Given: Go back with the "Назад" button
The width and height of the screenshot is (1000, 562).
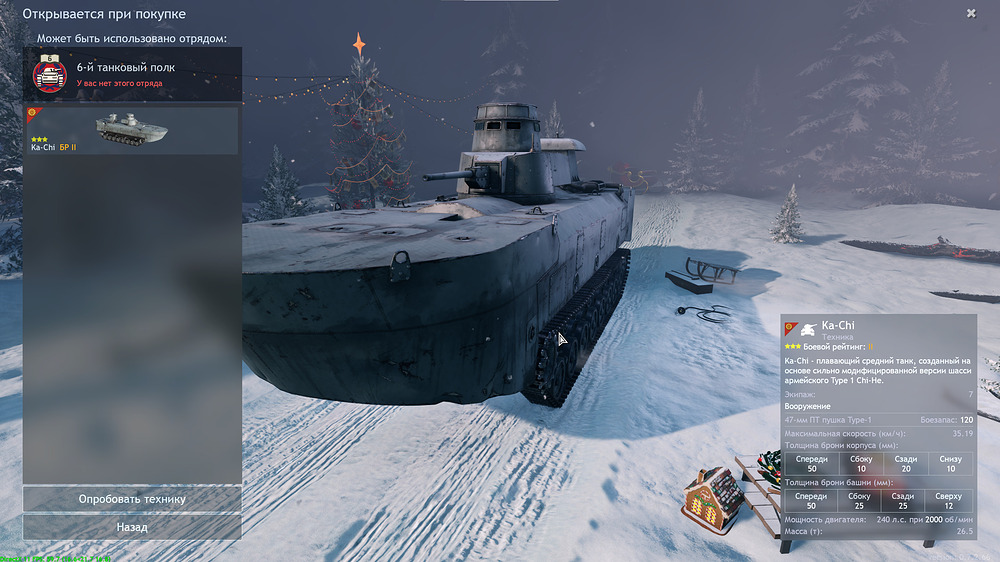Looking at the screenshot, I should 132,527.
